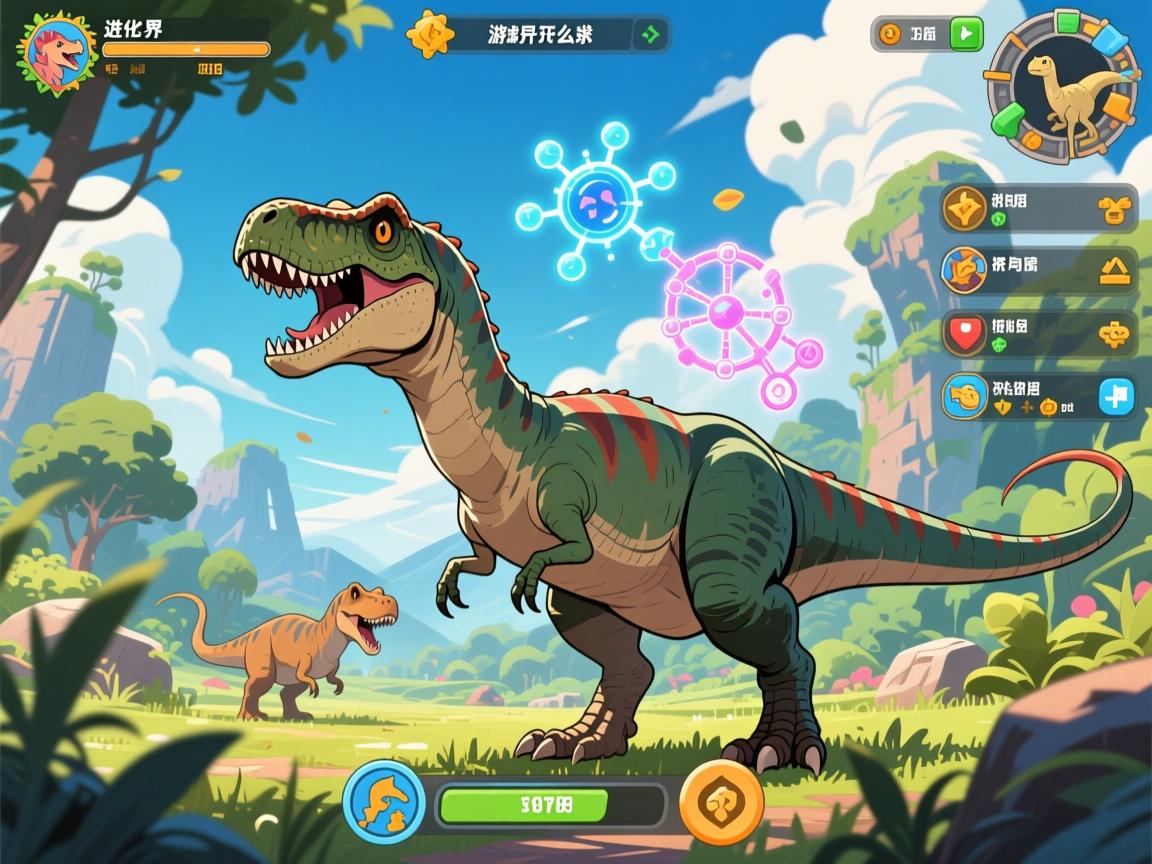
Task: Select the red heart shield row
Action: pyautogui.click(x=1038, y=334)
